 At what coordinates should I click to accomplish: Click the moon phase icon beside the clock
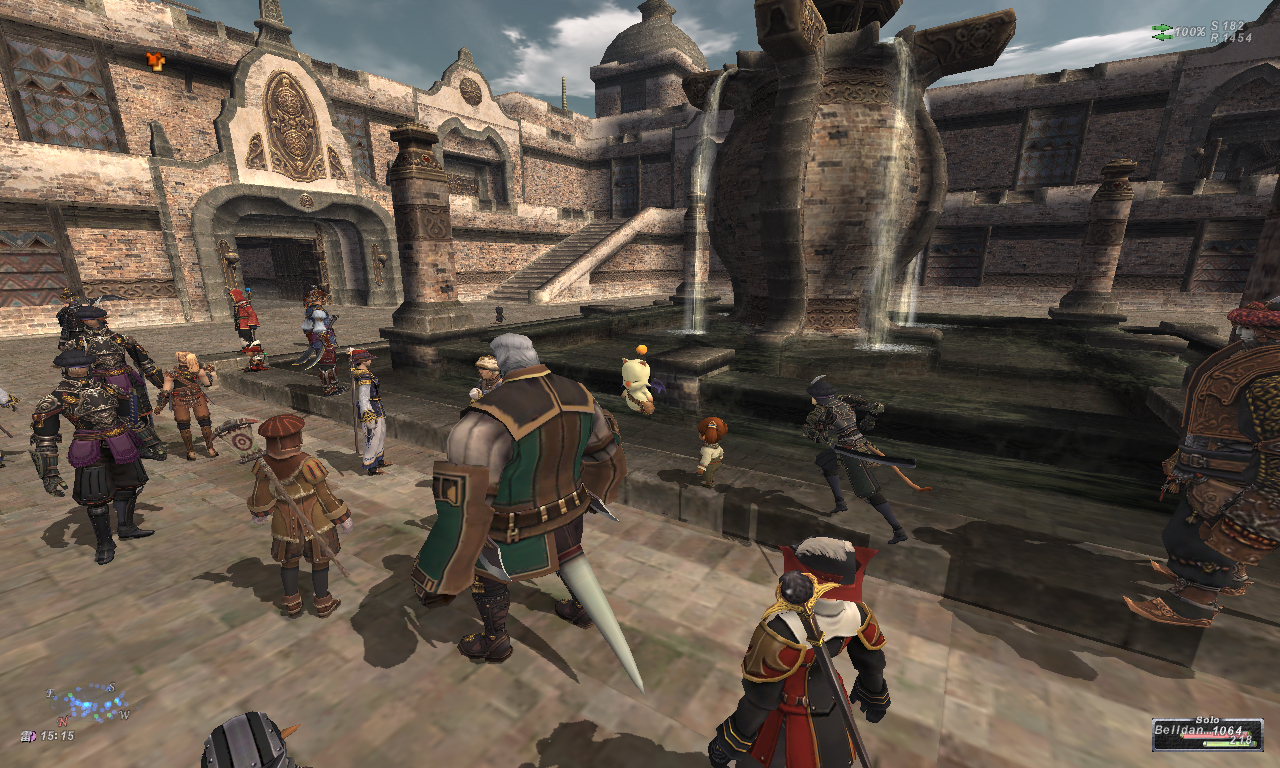point(28,736)
